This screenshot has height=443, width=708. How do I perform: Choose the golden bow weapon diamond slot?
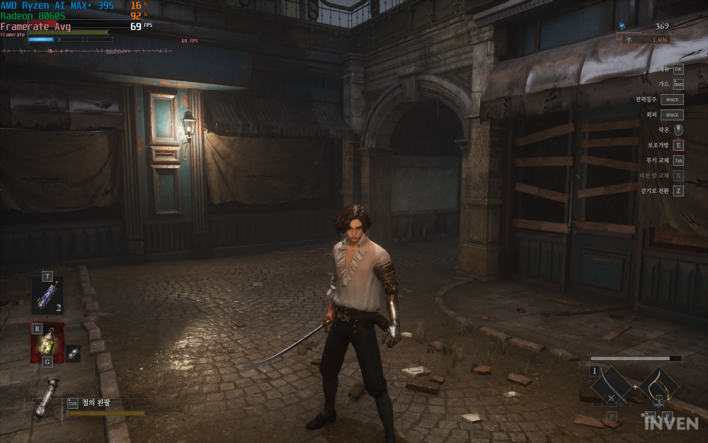[x=660, y=385]
